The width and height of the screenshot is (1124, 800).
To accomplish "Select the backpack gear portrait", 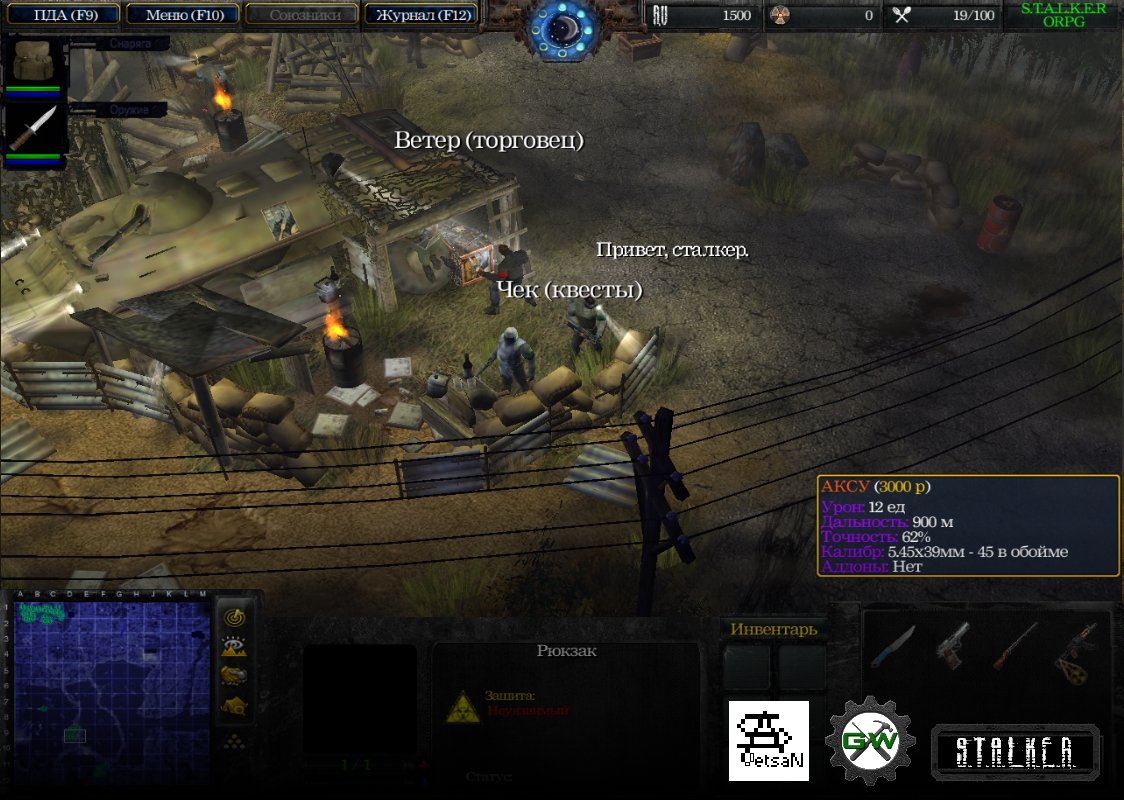I will pyautogui.click(x=33, y=62).
